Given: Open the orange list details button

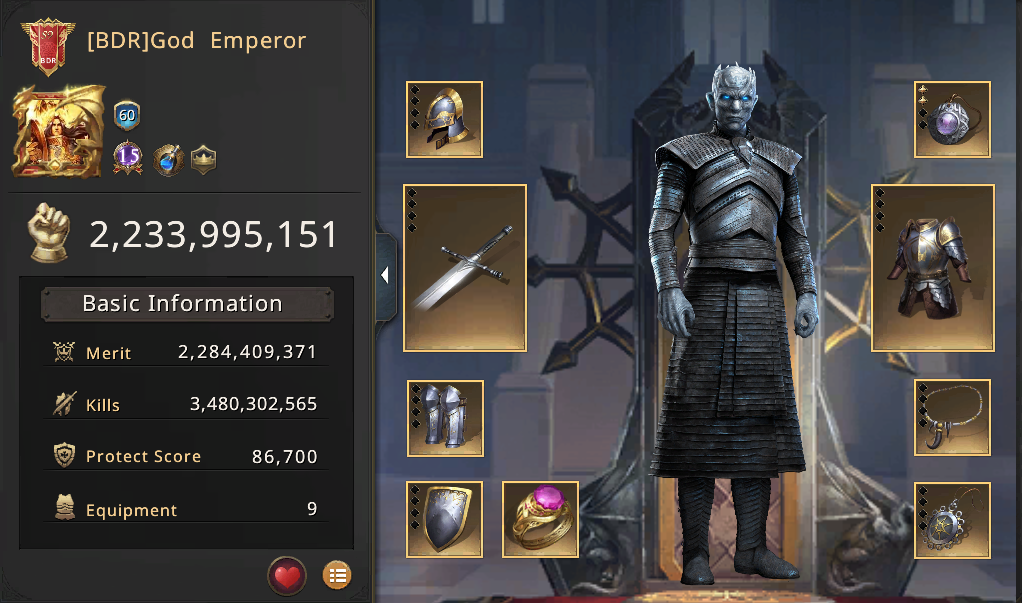Looking at the screenshot, I should pyautogui.click(x=337, y=576).
